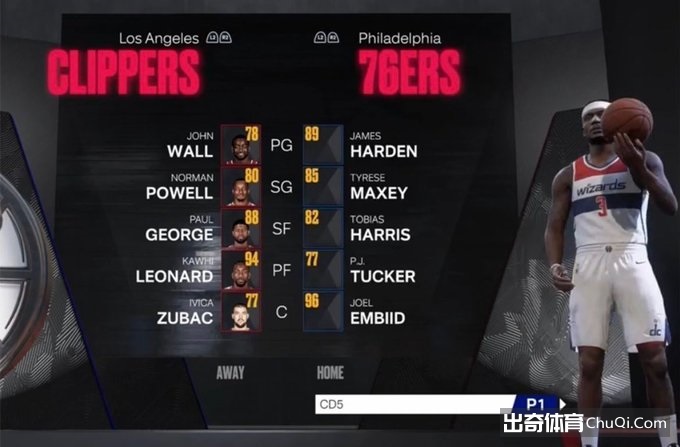Switch to the HOME side

[x=330, y=373]
